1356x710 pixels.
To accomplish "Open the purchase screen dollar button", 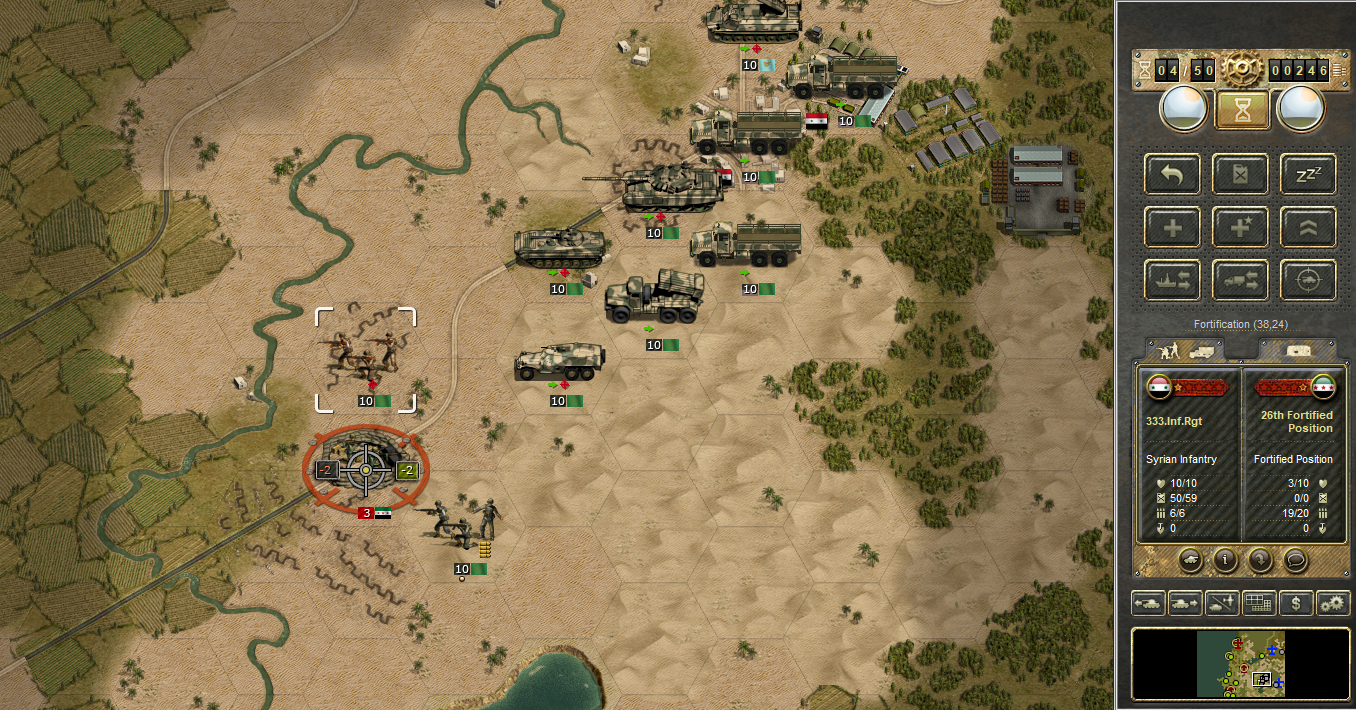I will coord(1296,603).
